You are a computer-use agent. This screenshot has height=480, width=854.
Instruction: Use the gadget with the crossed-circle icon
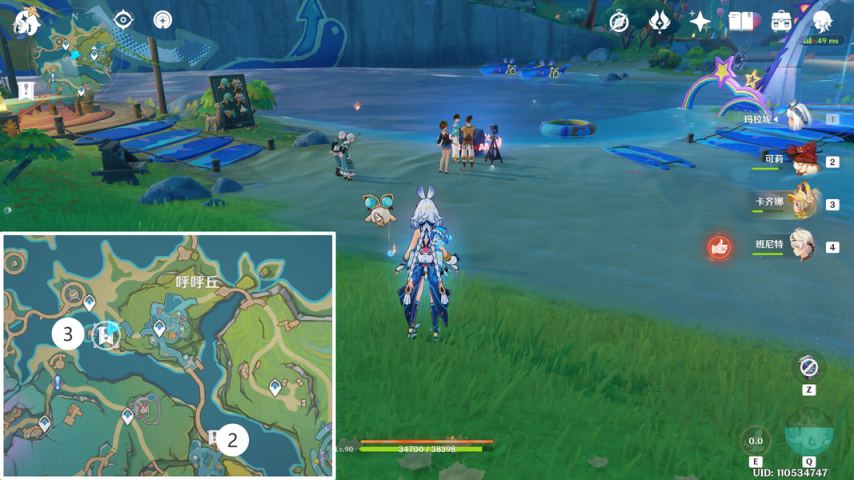pos(809,366)
